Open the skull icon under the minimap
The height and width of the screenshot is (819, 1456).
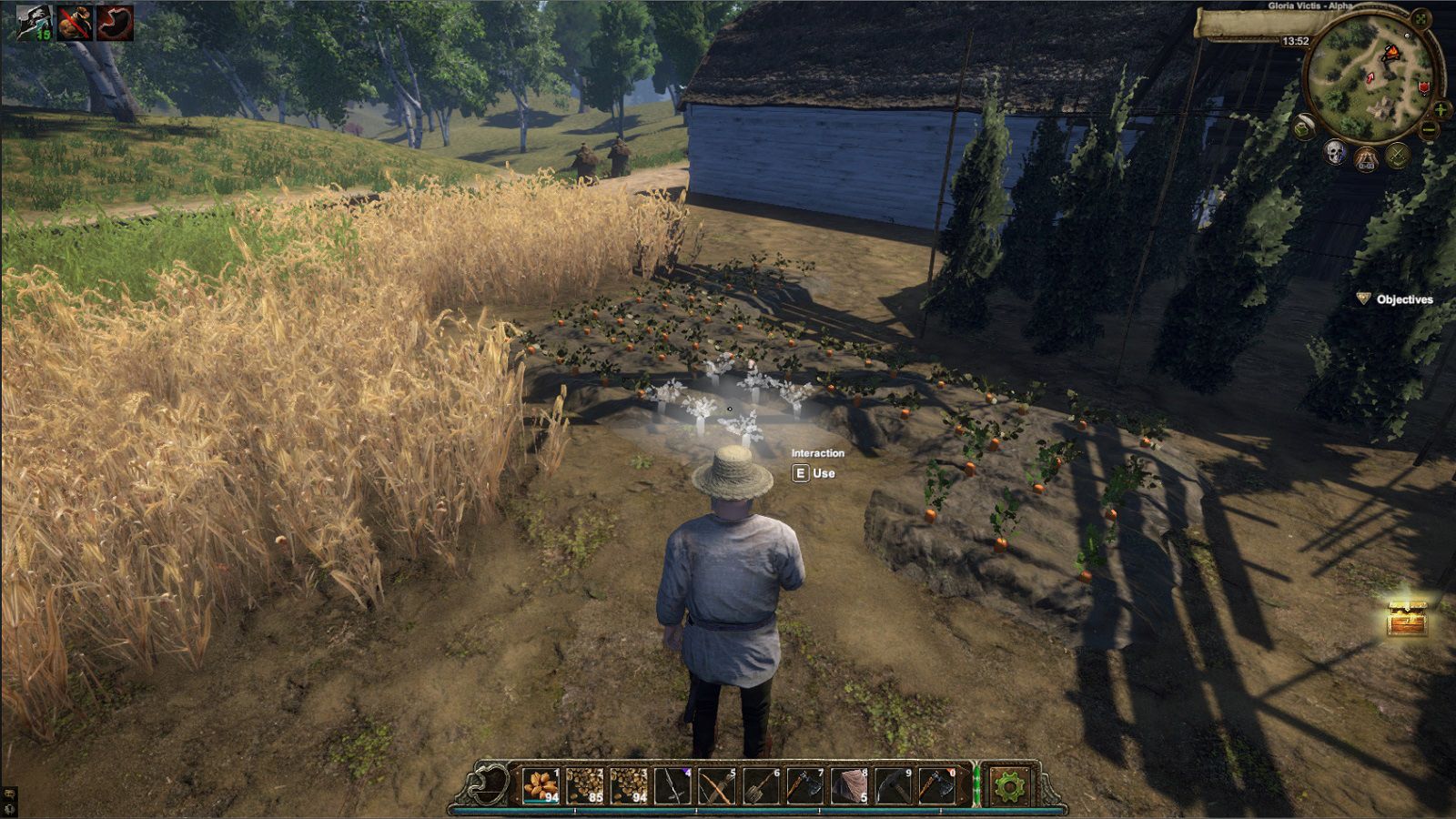1335,153
